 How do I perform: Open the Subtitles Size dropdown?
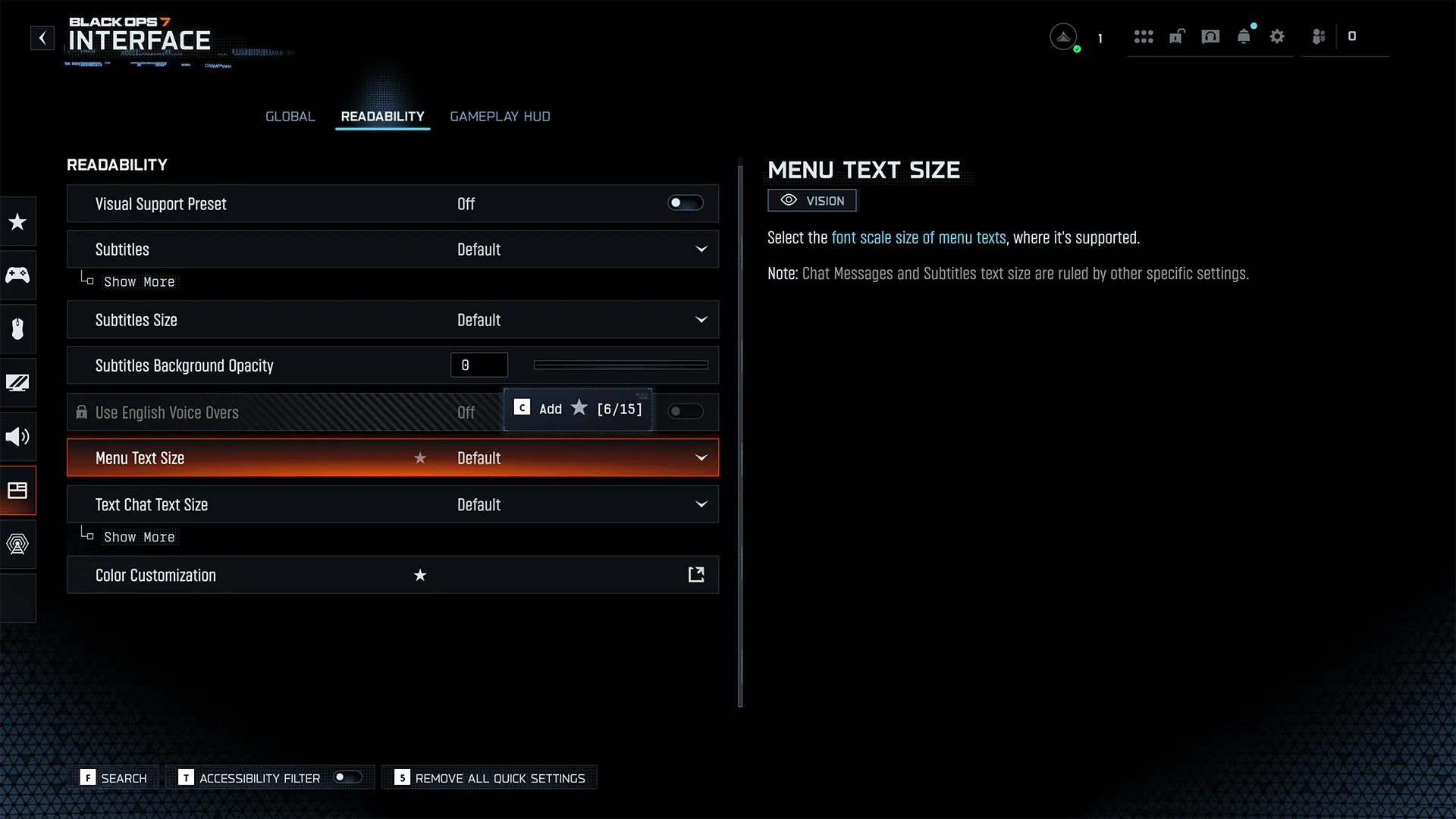point(701,320)
